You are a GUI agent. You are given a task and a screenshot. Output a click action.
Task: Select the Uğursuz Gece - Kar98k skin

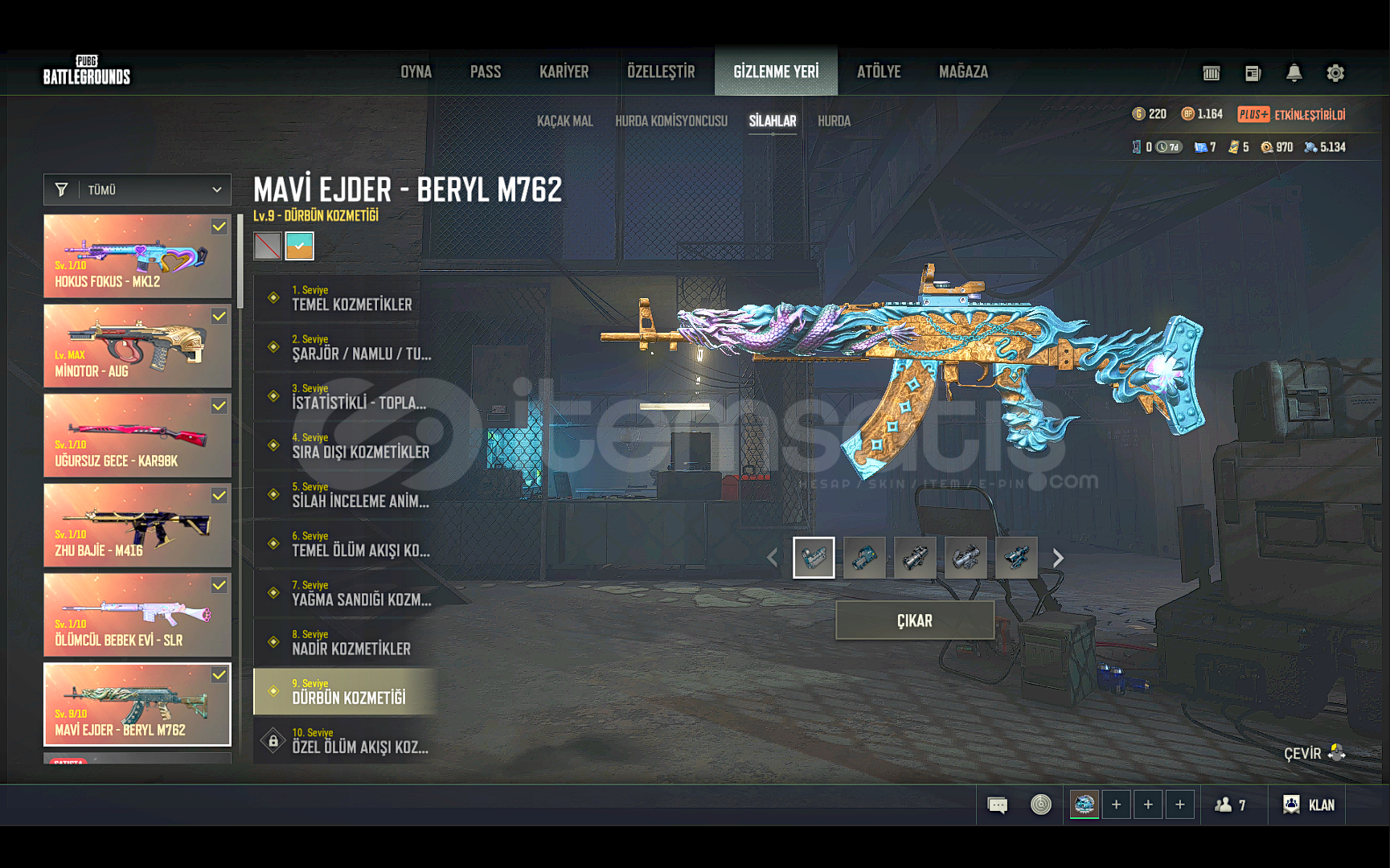pos(137,436)
